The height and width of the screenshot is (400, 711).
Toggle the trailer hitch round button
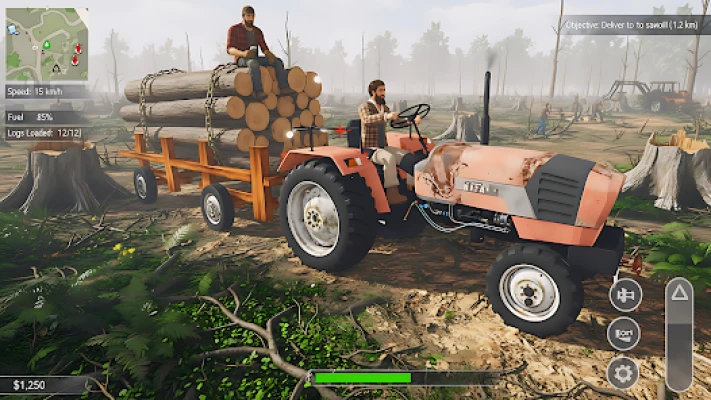point(624,295)
